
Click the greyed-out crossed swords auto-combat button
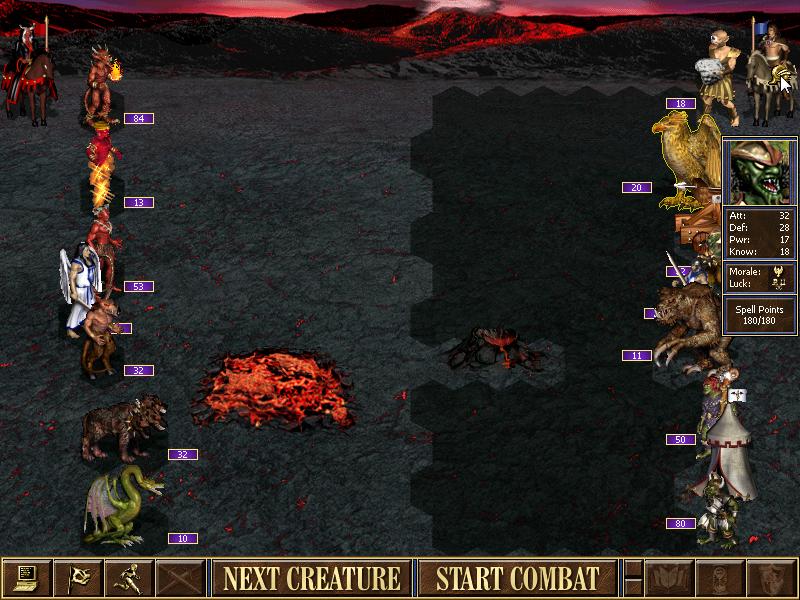180,578
